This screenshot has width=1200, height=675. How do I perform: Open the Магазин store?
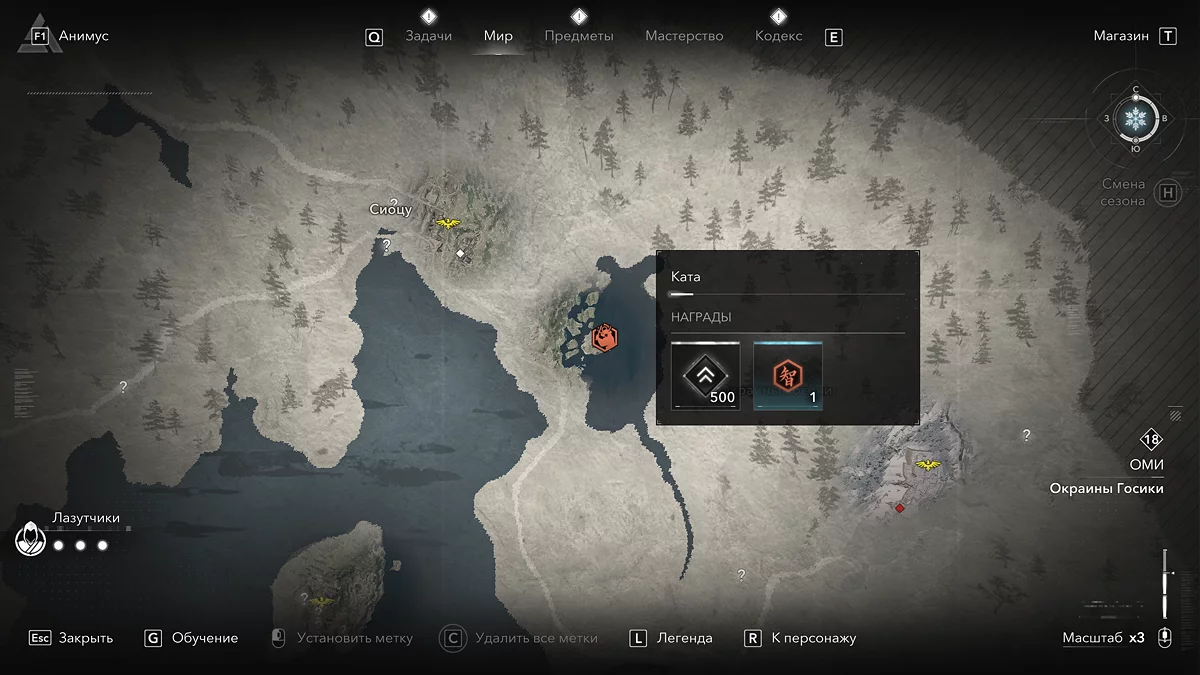pyautogui.click(x=1121, y=36)
